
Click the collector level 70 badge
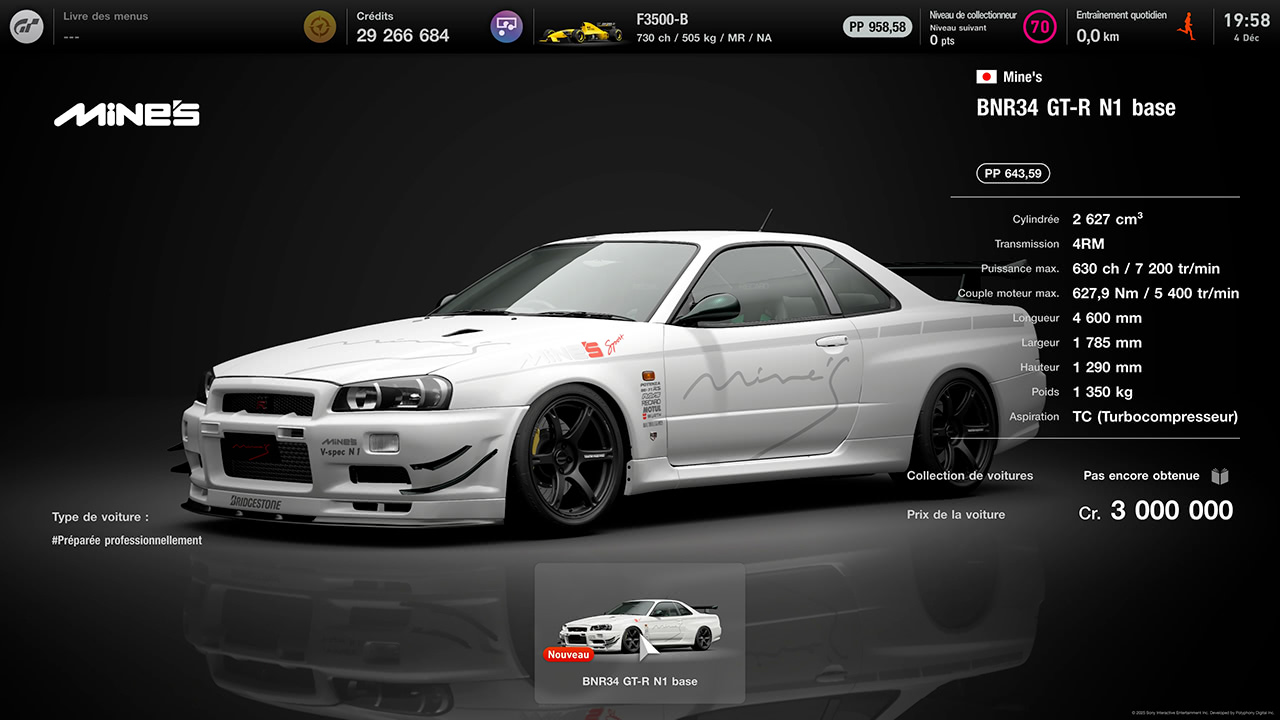pos(1040,27)
